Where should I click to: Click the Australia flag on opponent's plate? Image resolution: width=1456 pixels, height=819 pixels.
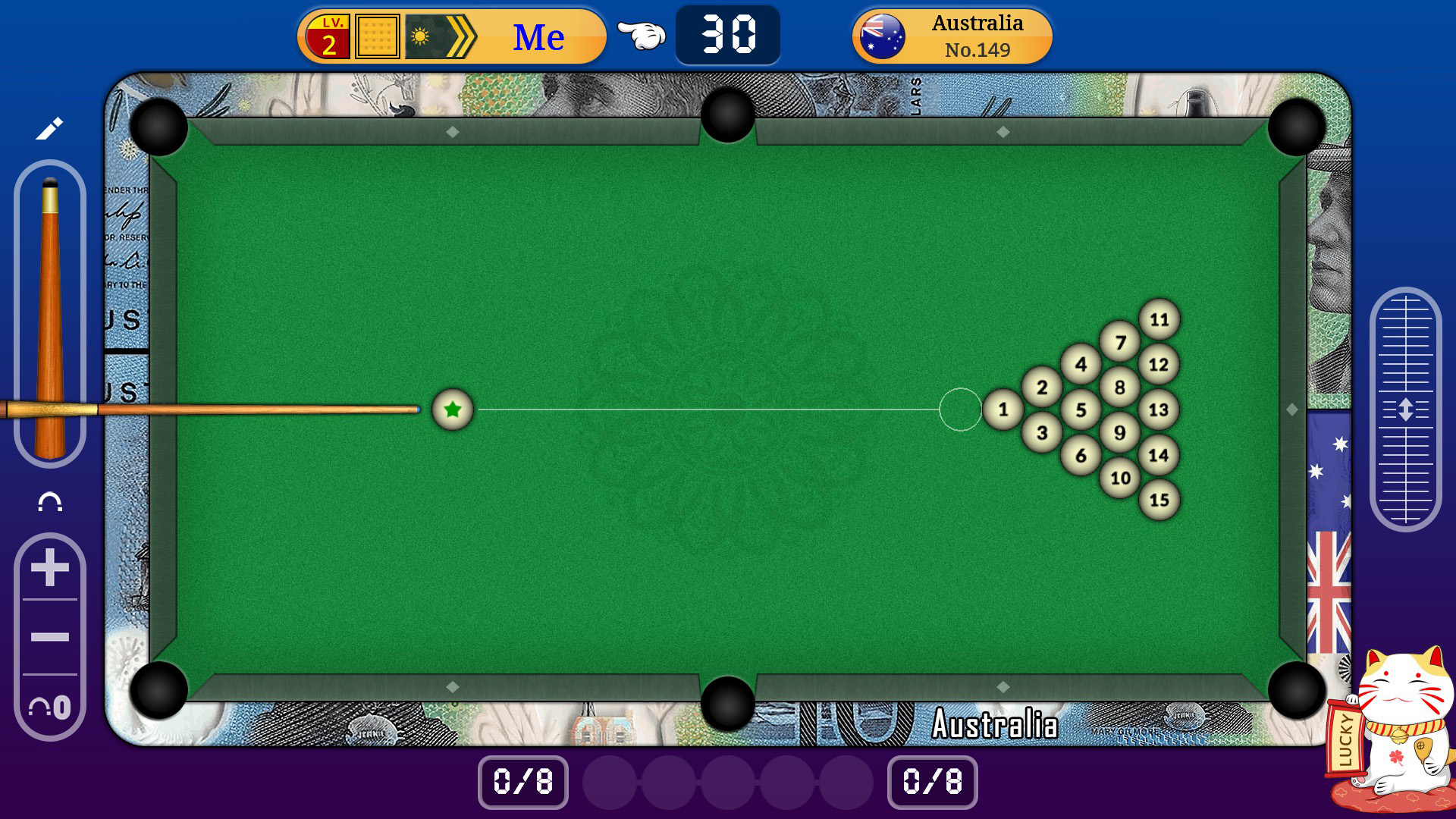(883, 34)
